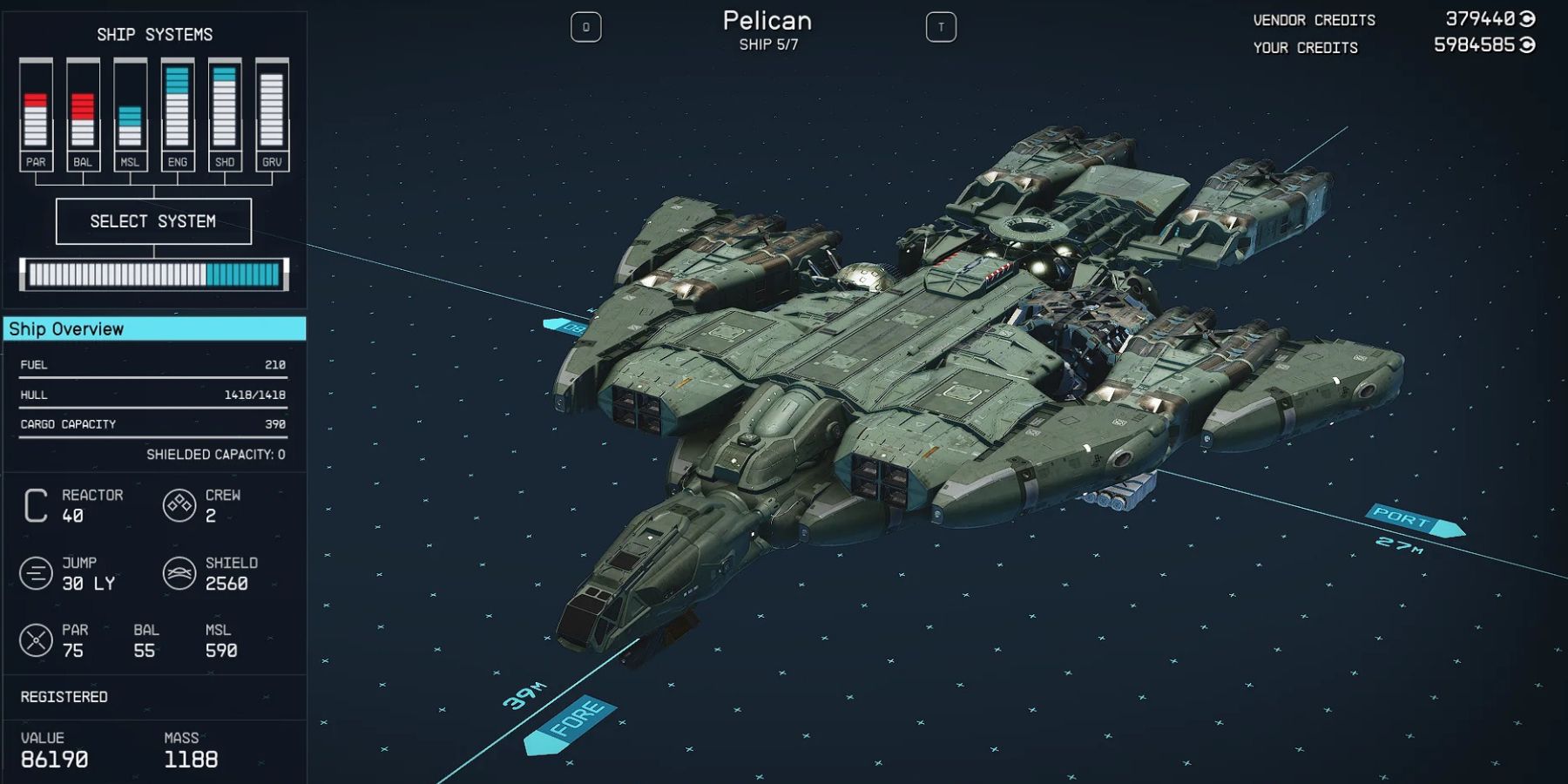Click the shield icon showing 2560
This screenshot has height=784, width=1568.
[179, 572]
